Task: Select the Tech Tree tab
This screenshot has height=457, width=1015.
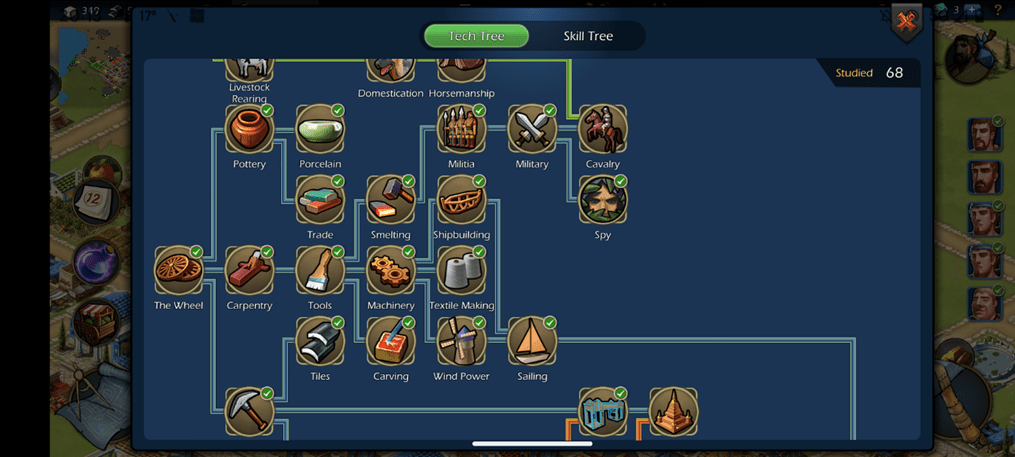Action: (x=476, y=36)
